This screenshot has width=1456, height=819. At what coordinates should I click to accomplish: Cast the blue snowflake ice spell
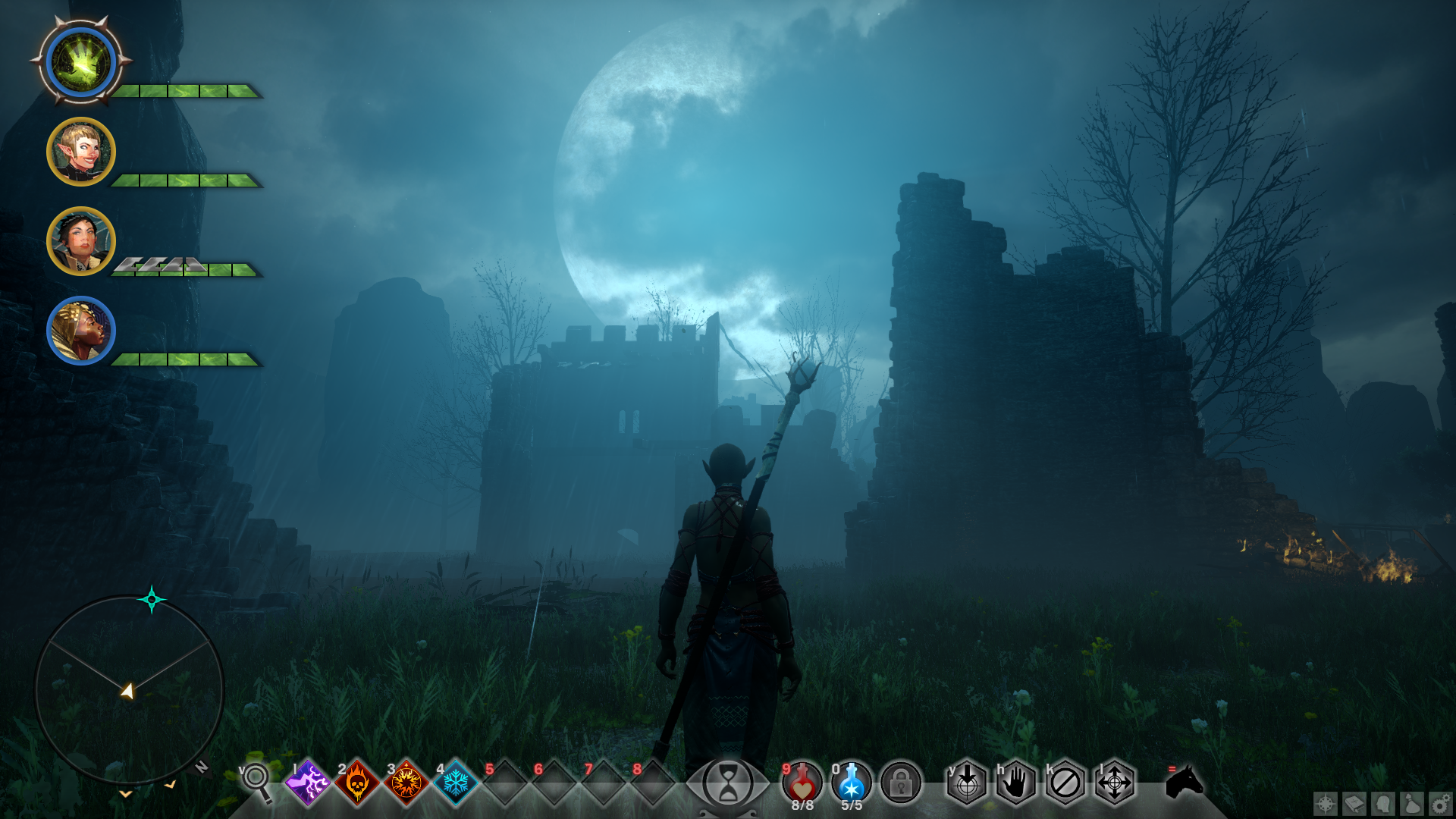455,782
